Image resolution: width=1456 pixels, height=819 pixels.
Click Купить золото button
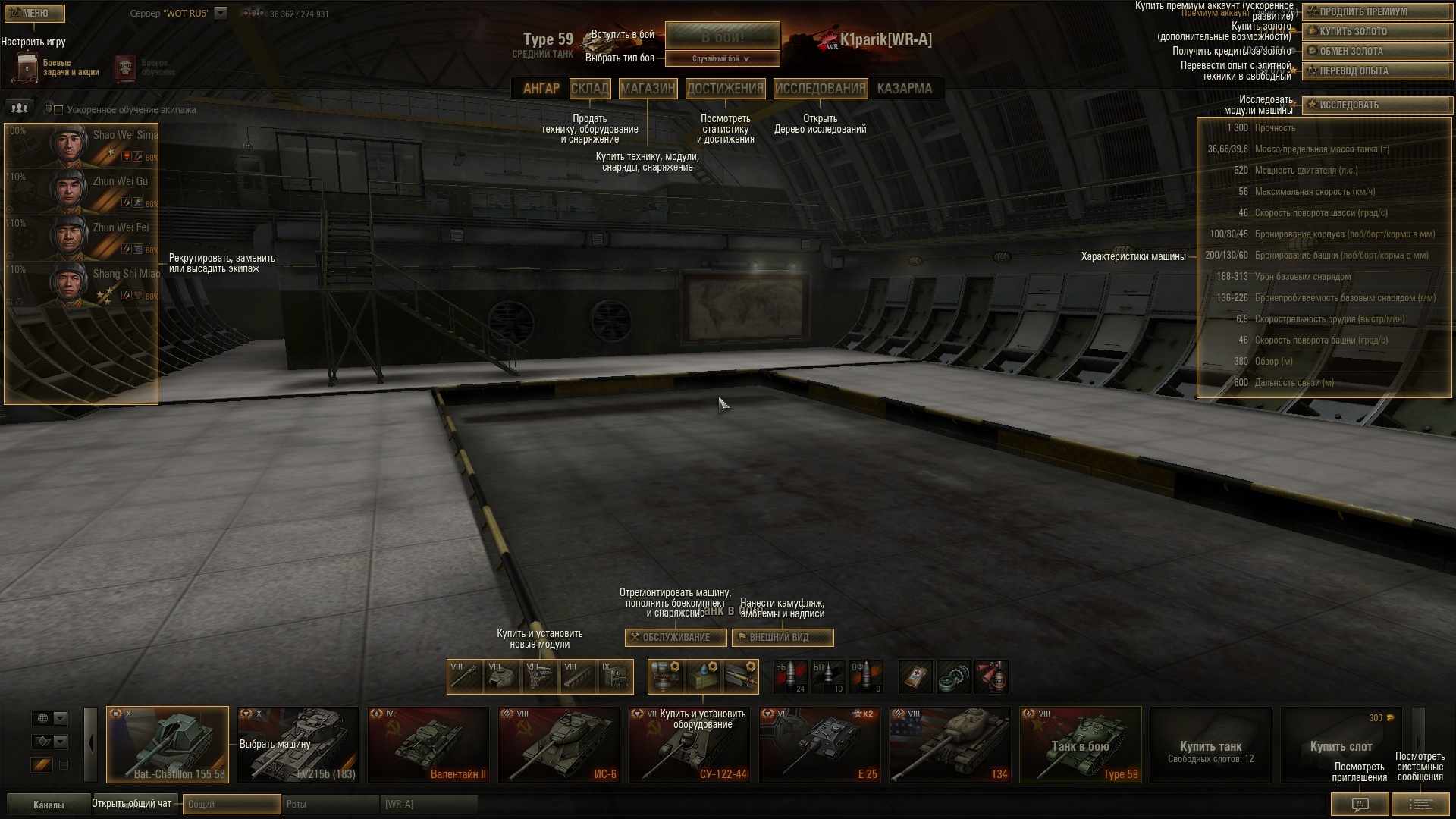tap(1376, 31)
